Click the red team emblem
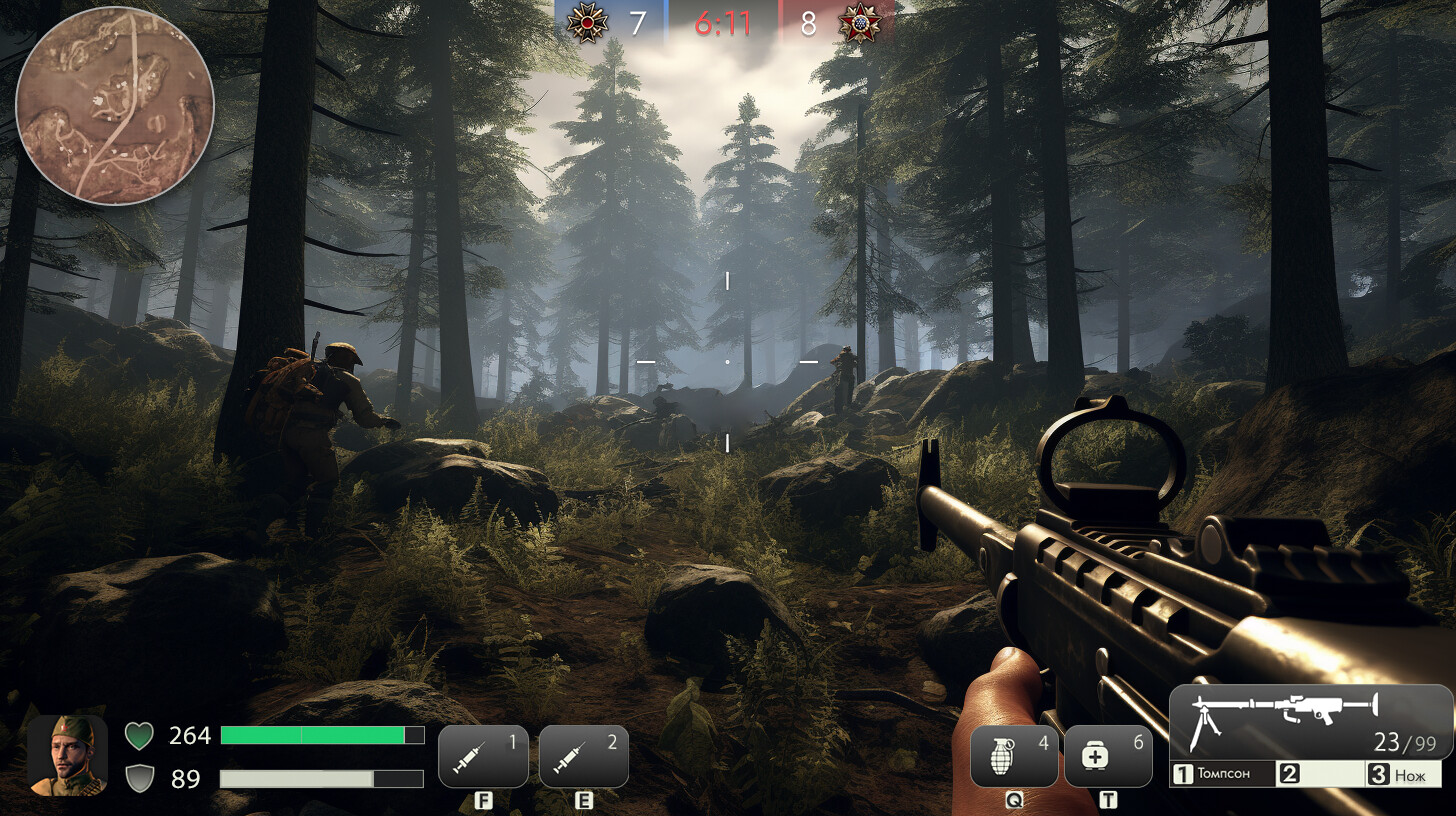 click(858, 22)
